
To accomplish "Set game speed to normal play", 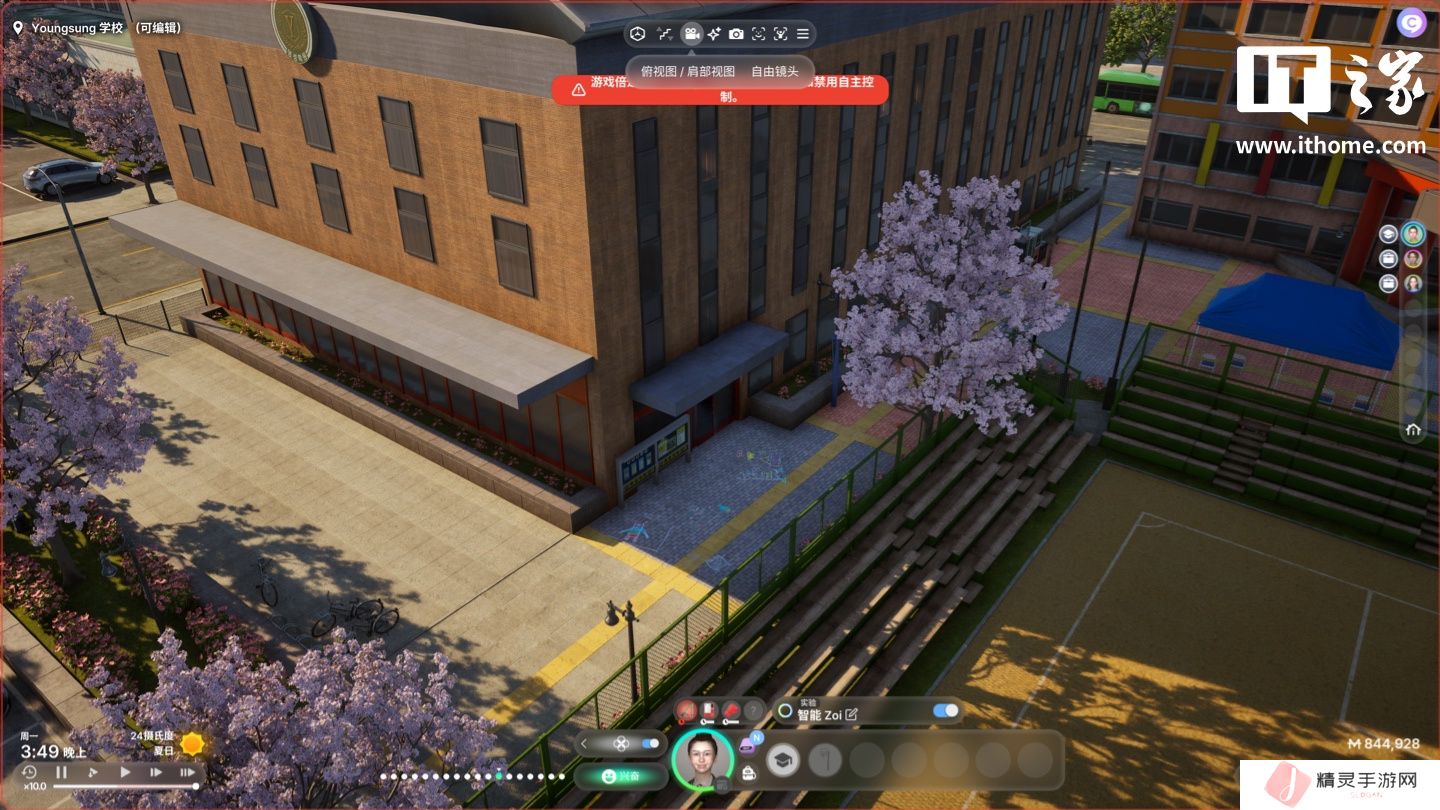I will (125, 772).
